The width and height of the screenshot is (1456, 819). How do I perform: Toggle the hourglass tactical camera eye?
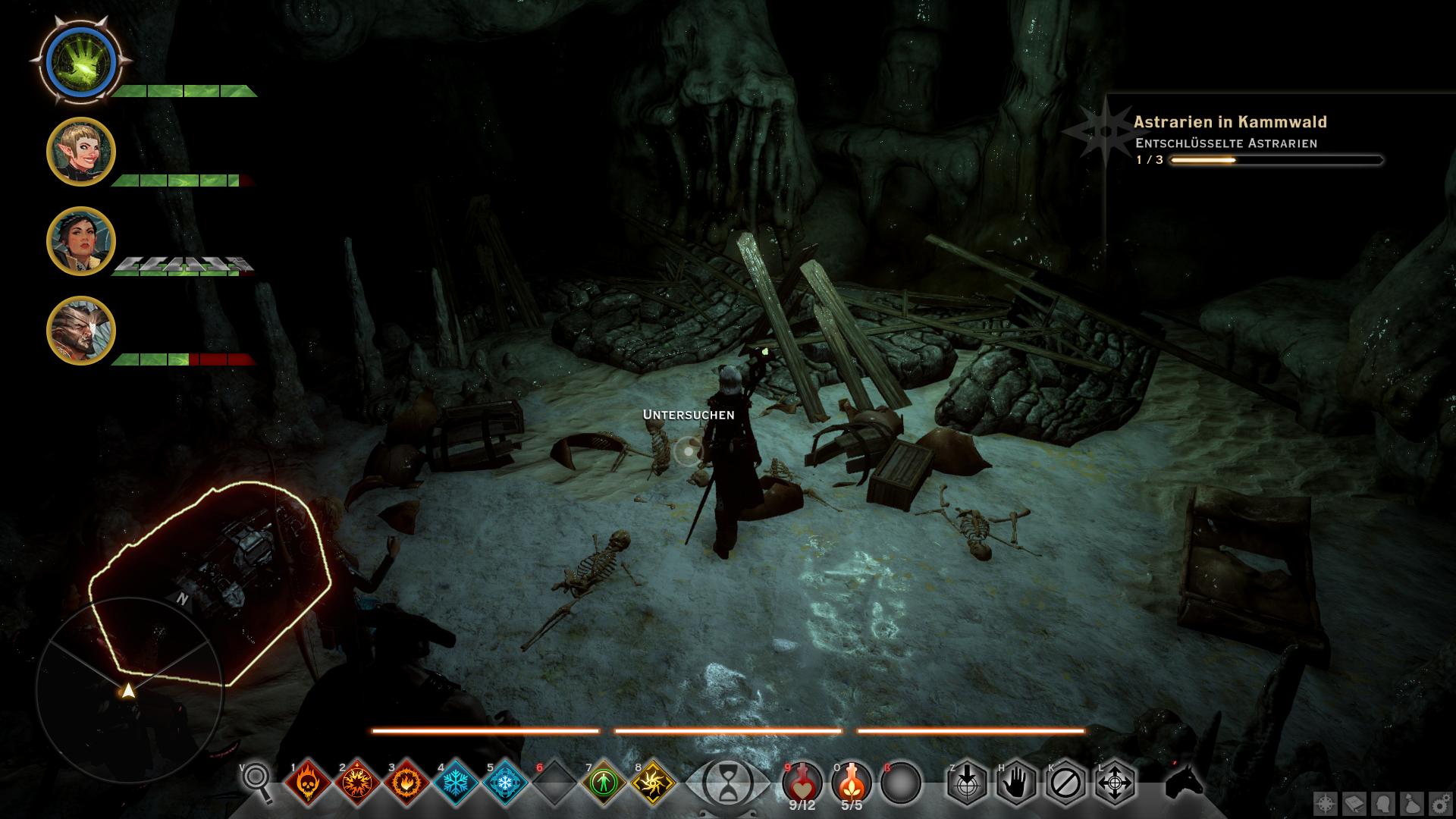727,783
